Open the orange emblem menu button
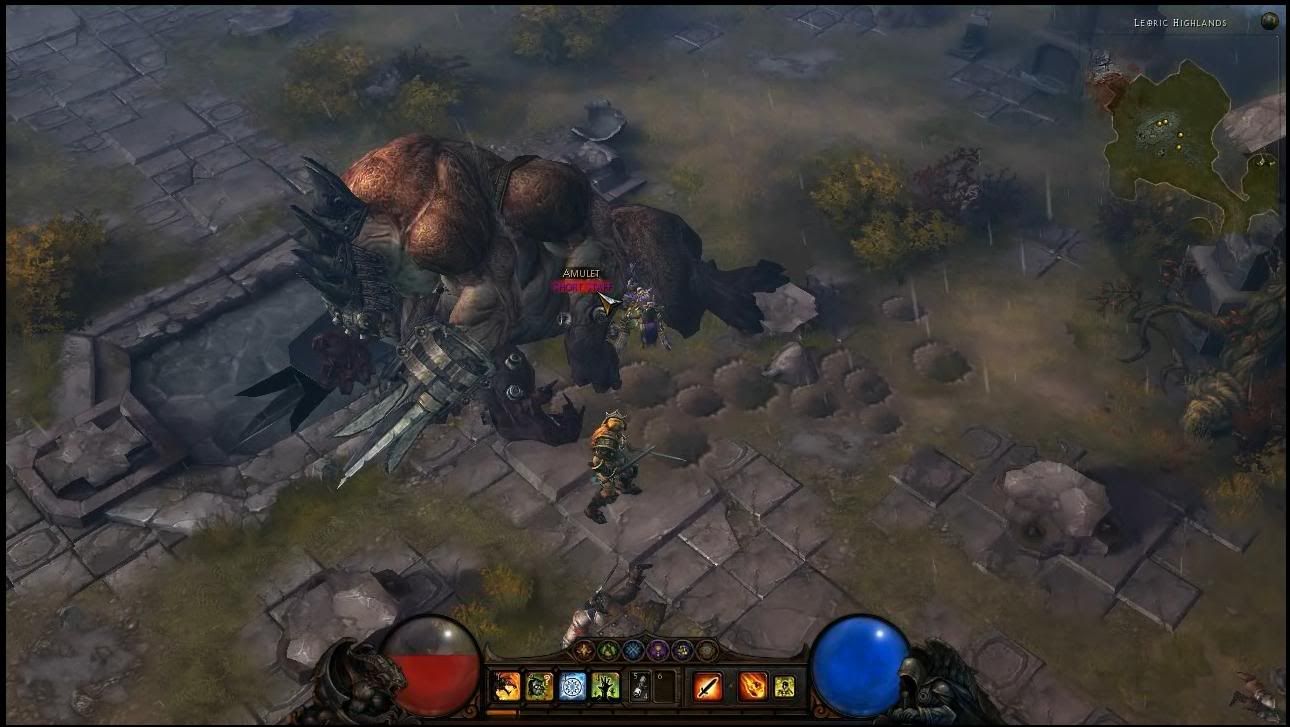This screenshot has height=727, width=1290. (x=585, y=650)
